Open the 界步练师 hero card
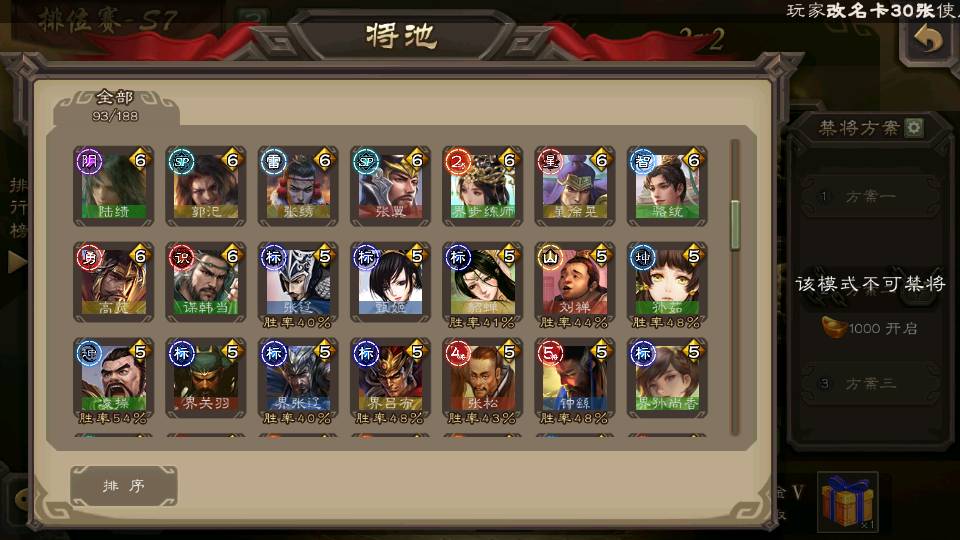960x540 pixels. click(482, 186)
